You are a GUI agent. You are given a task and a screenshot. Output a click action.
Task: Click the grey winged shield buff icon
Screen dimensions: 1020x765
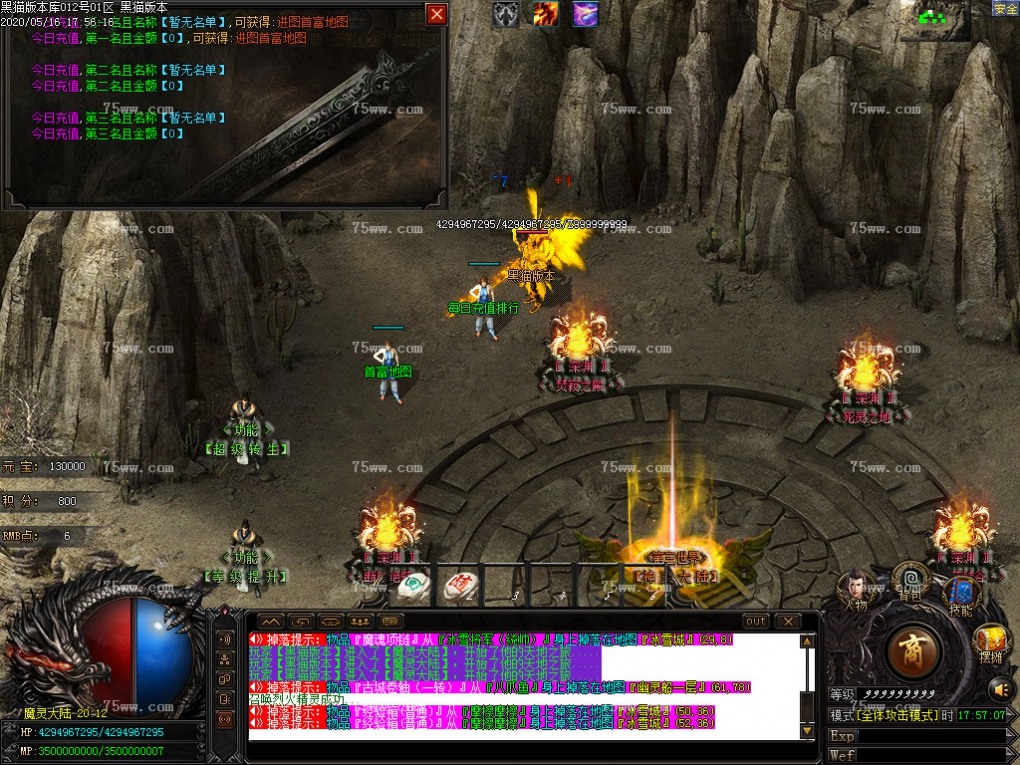pos(506,14)
